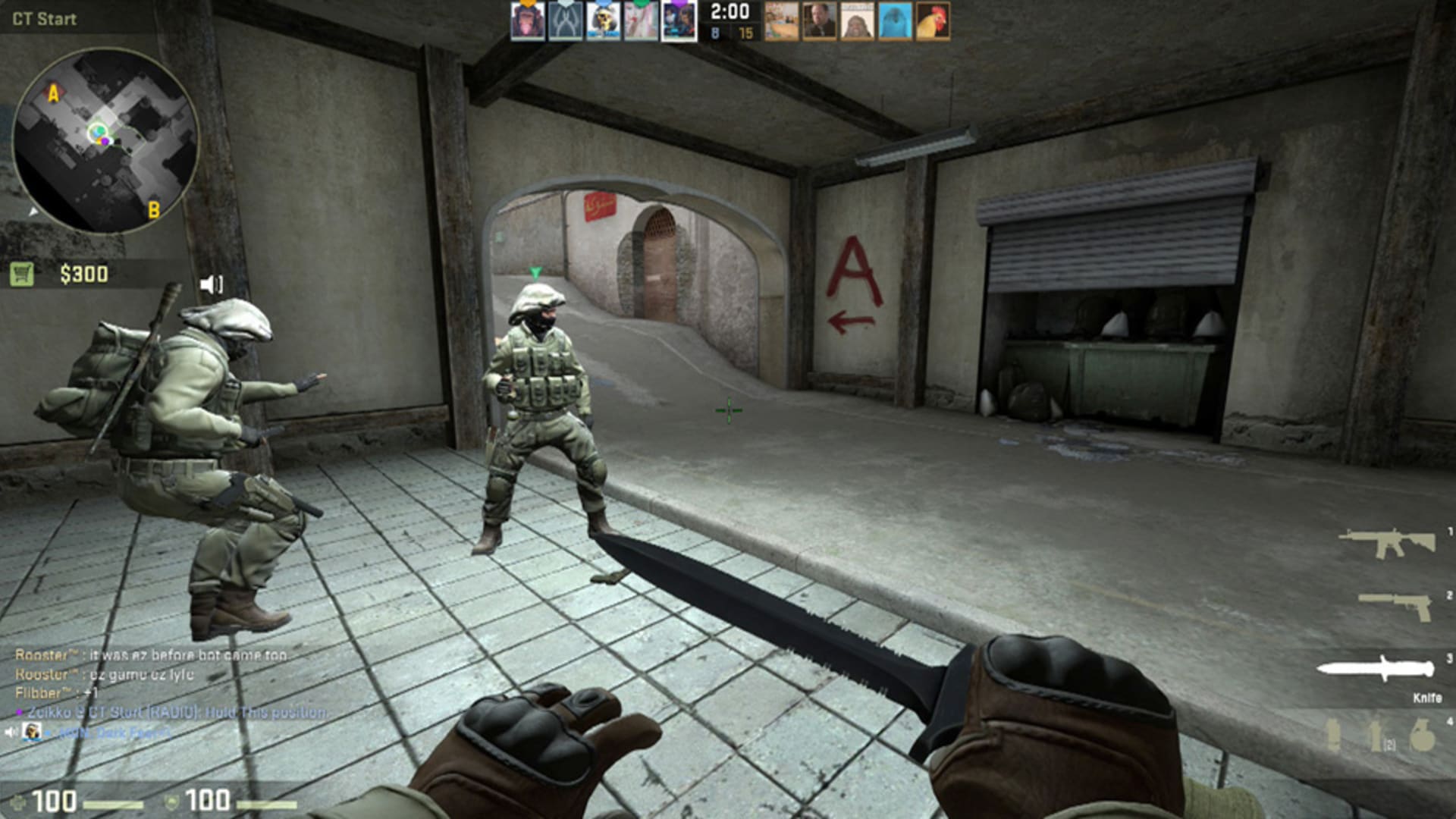Screen dimensions: 1456x819
Task: Select the skull player avatar
Action: point(603,21)
